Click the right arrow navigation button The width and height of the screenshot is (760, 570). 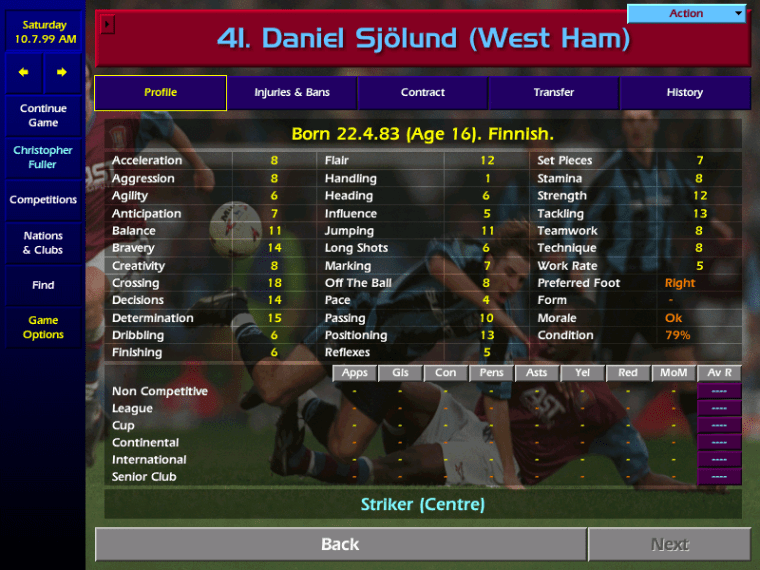(62, 72)
